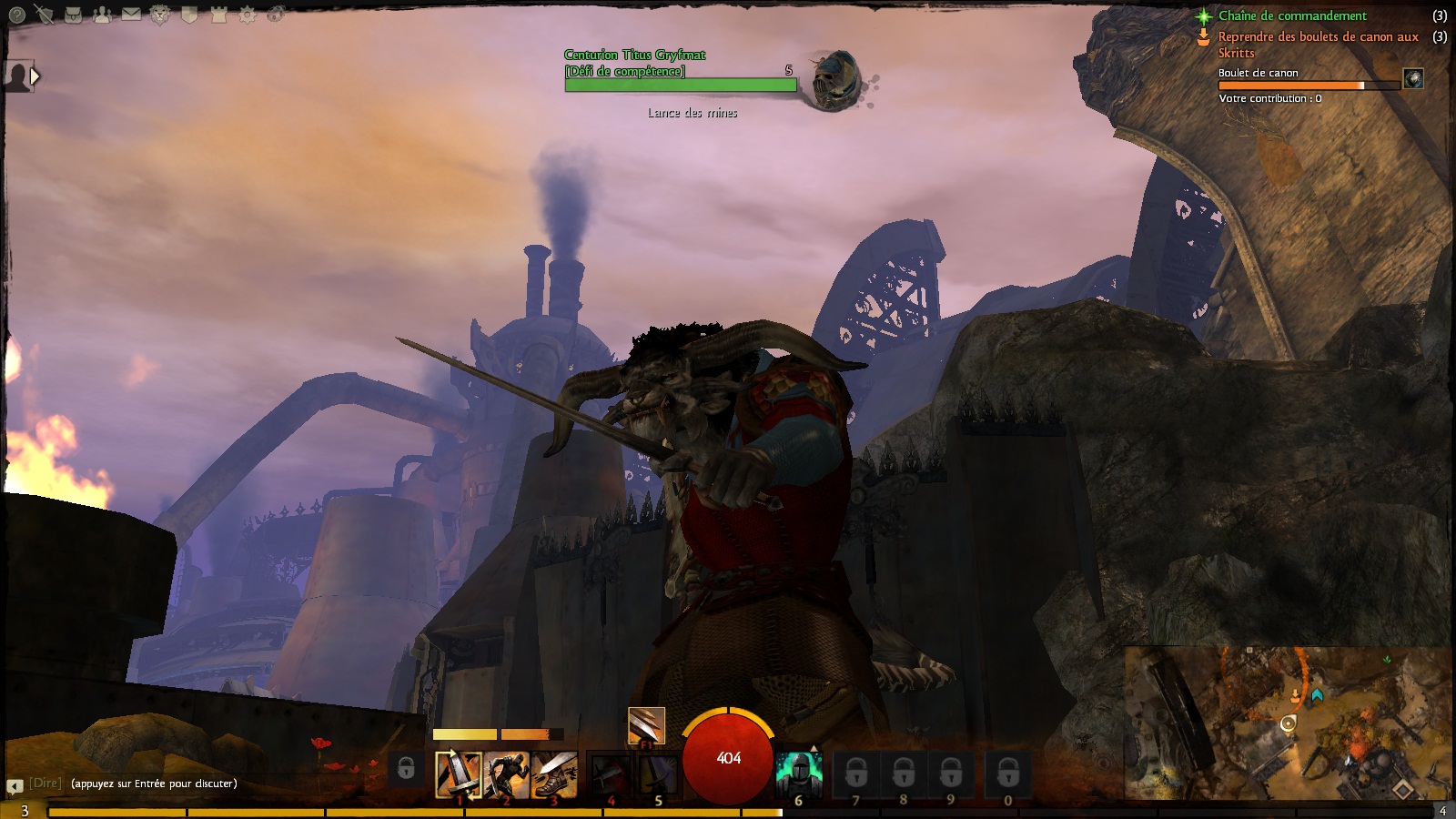
Task: Open the Black Lion trading post lion icon
Action: tap(160, 15)
